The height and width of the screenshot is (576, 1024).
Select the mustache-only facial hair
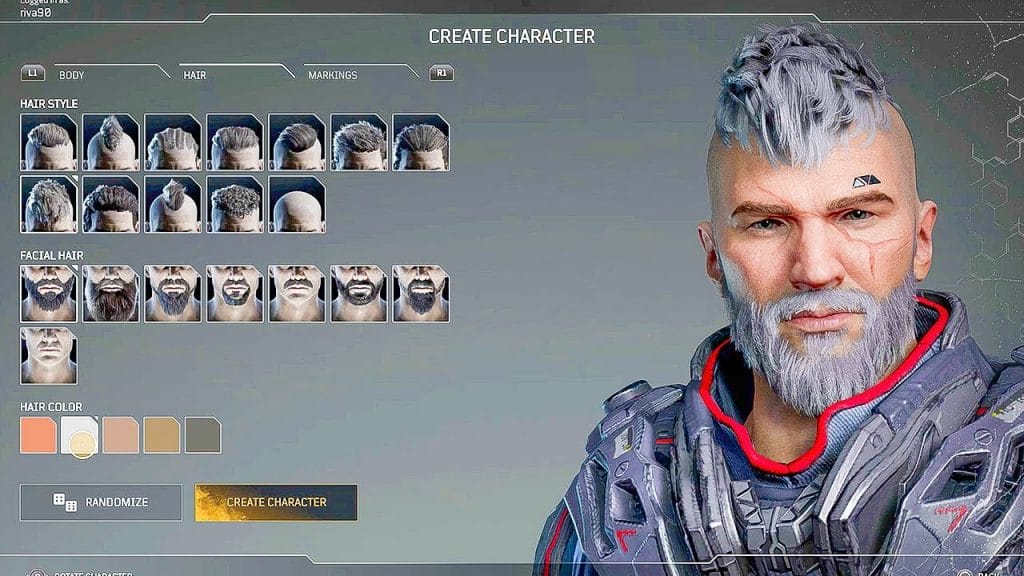(297, 293)
